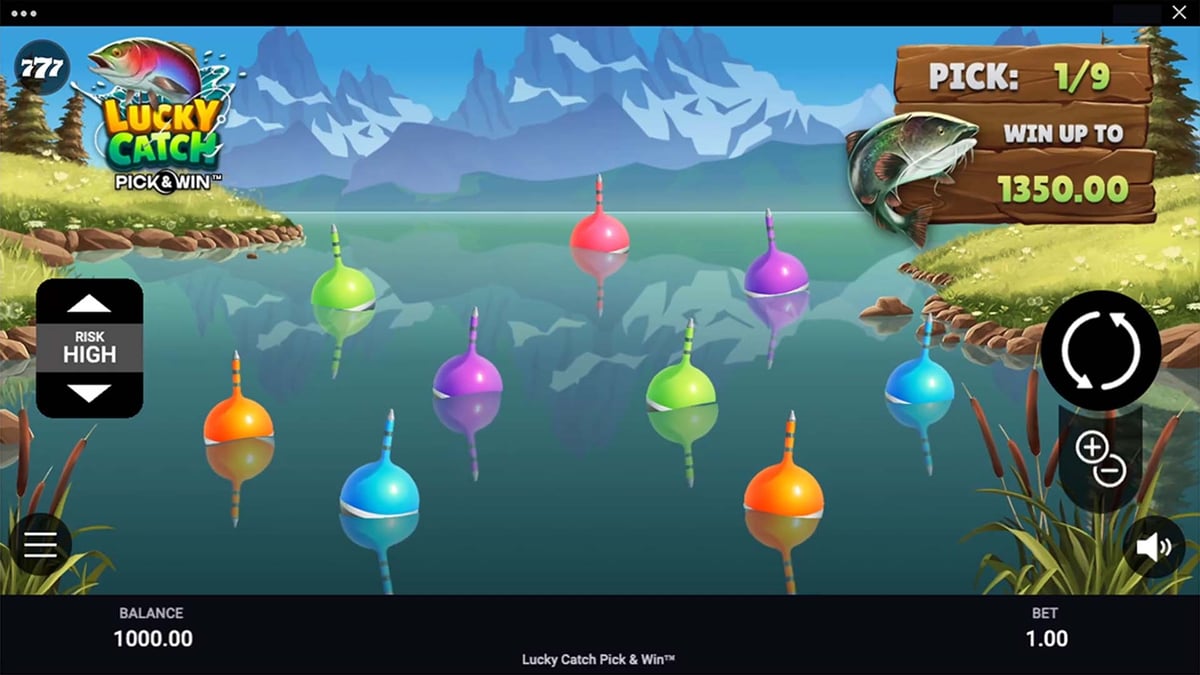Toggle the sound speaker button

point(1153,547)
